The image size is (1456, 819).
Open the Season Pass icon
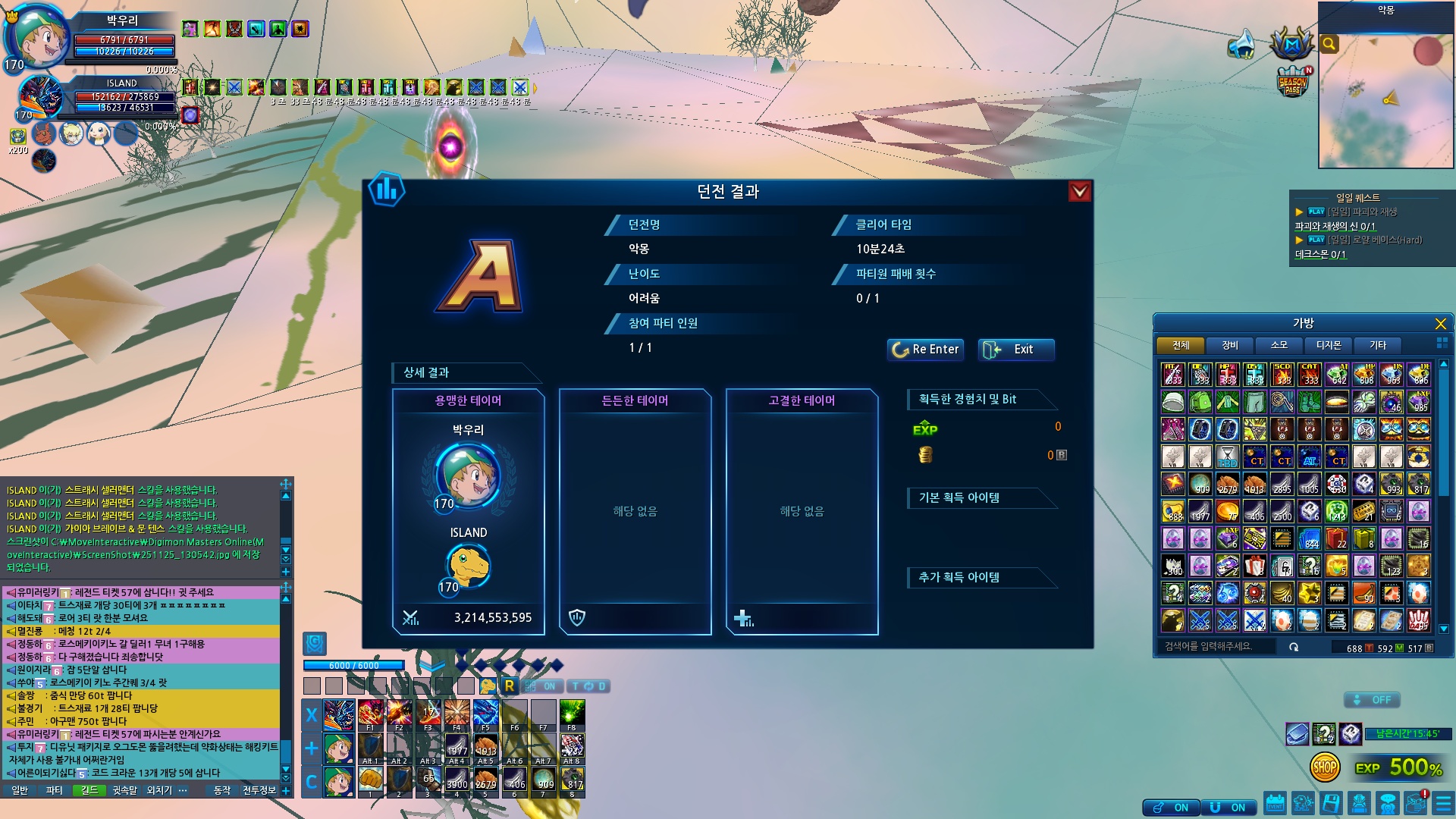coord(1292,82)
